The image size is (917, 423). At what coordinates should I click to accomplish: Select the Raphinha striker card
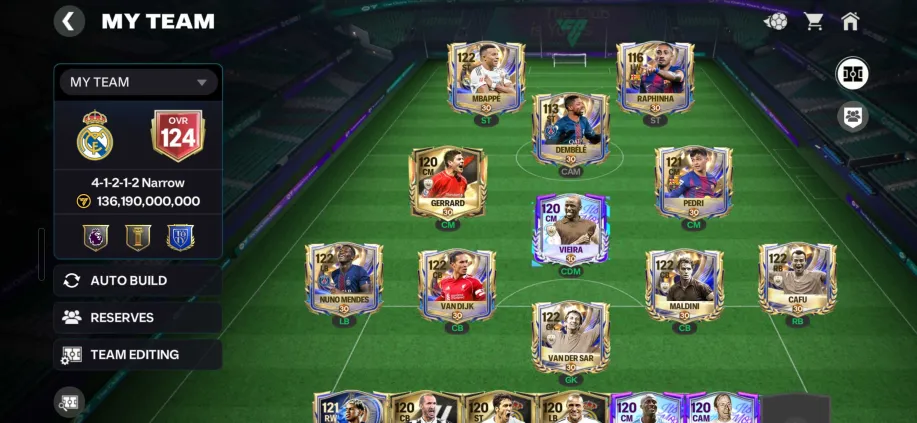point(655,78)
